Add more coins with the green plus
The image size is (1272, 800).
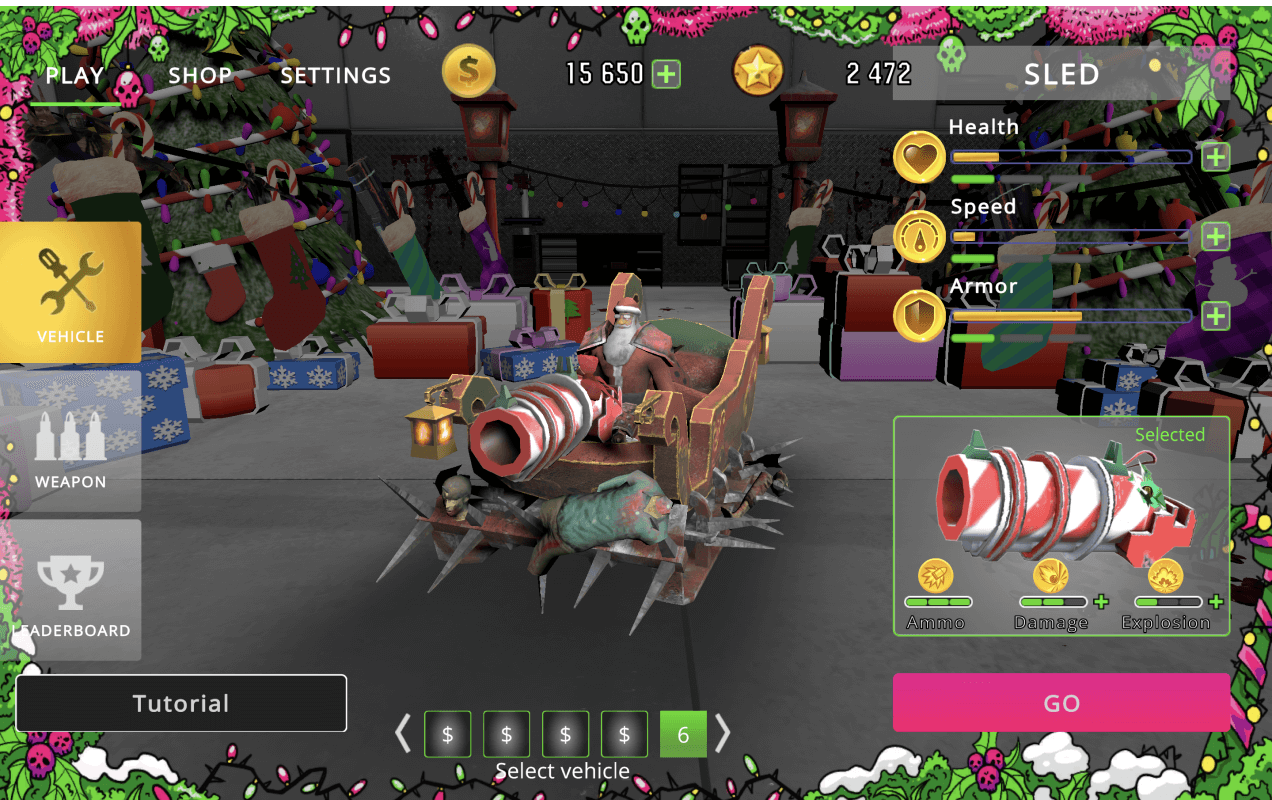click(x=666, y=74)
